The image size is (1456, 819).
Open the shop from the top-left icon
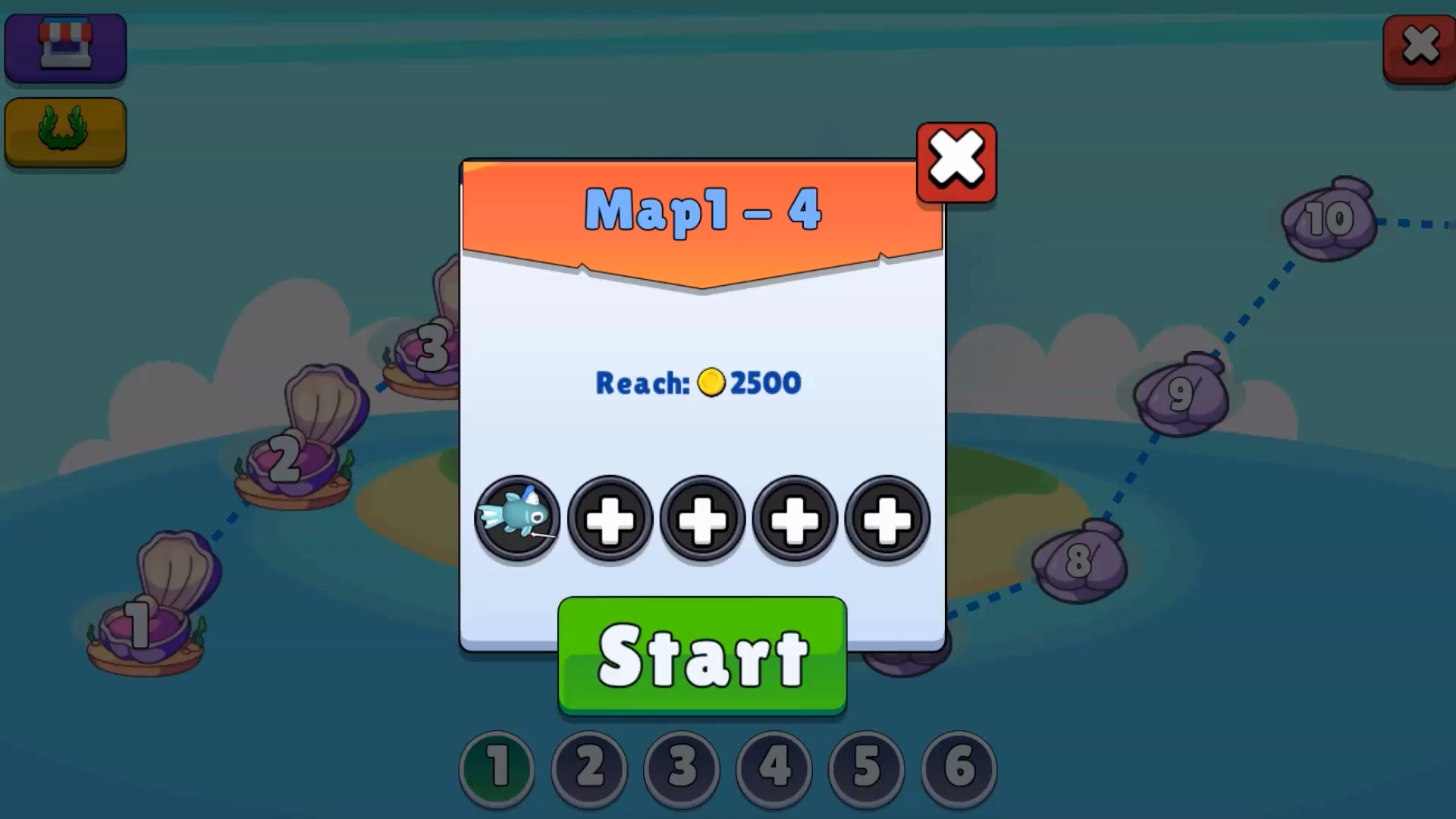tap(65, 48)
